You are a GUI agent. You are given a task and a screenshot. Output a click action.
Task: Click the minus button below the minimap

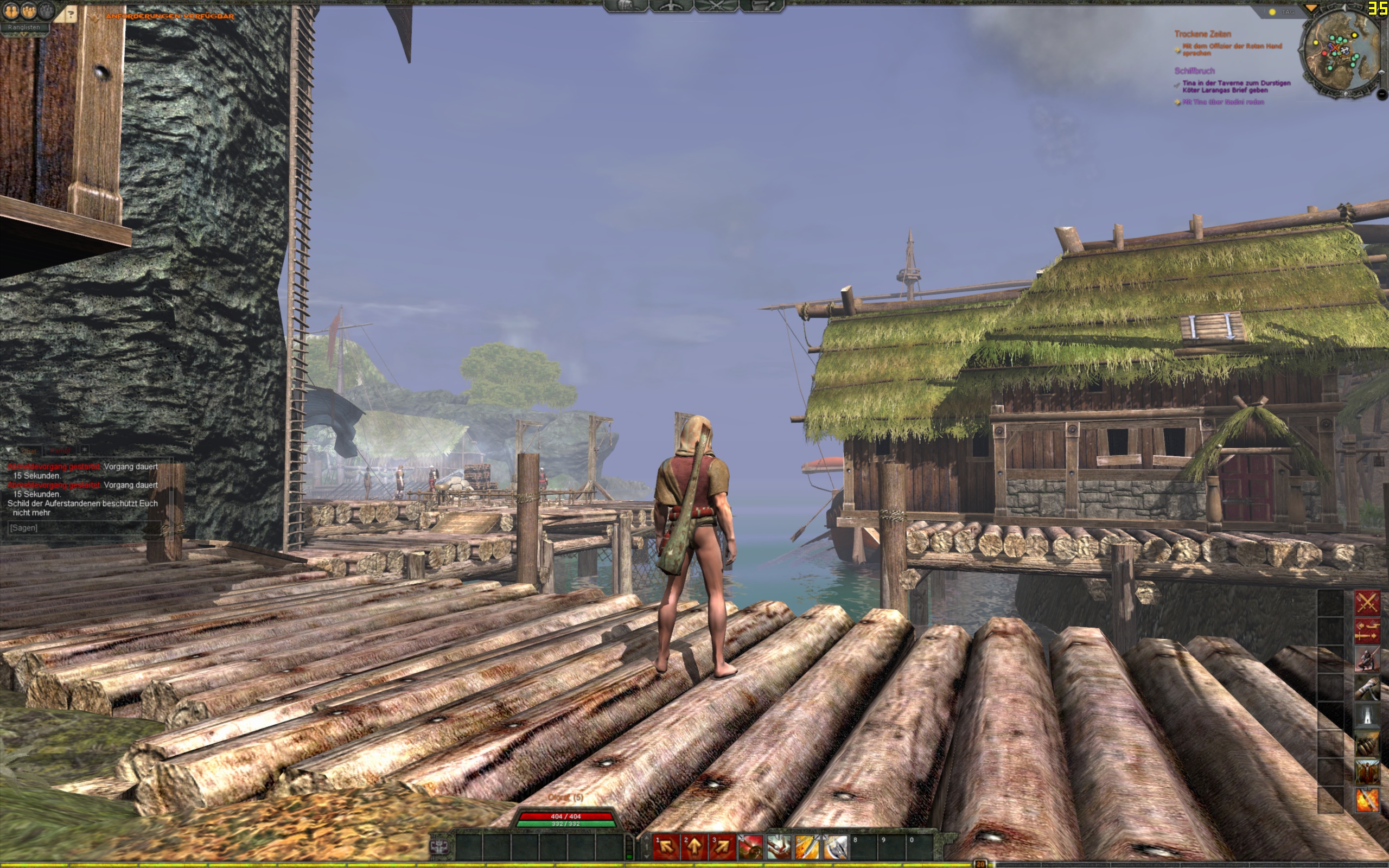1382,93
